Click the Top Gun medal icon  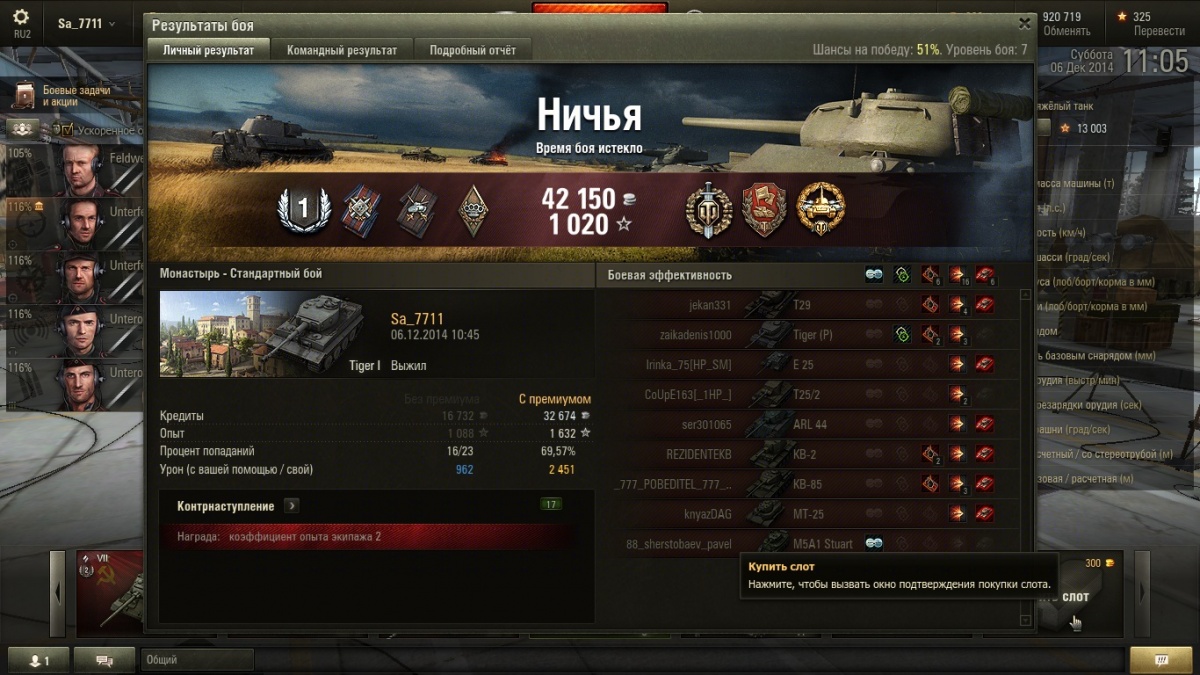click(x=709, y=210)
